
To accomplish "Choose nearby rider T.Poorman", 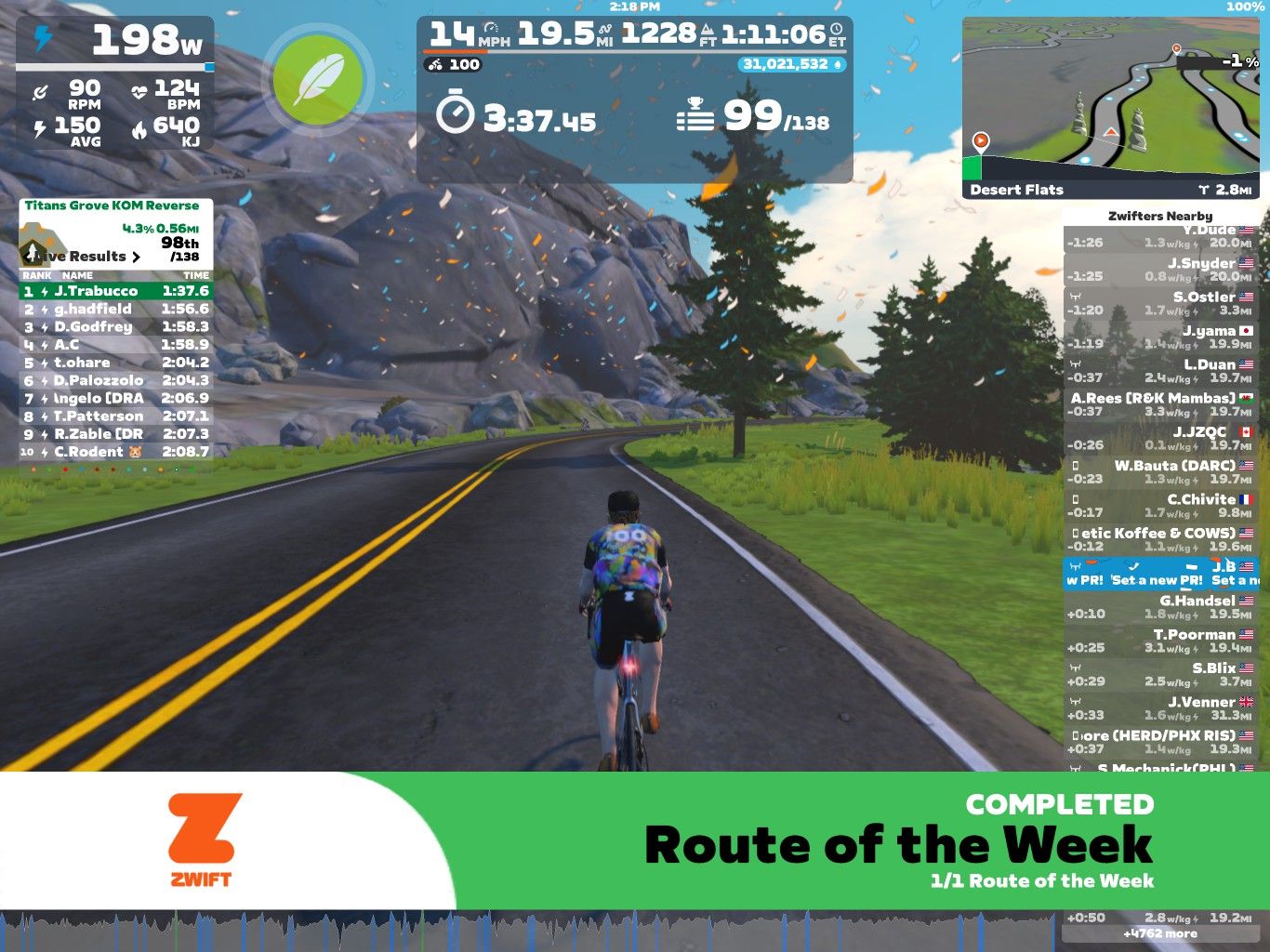I will pyautogui.click(x=1159, y=641).
